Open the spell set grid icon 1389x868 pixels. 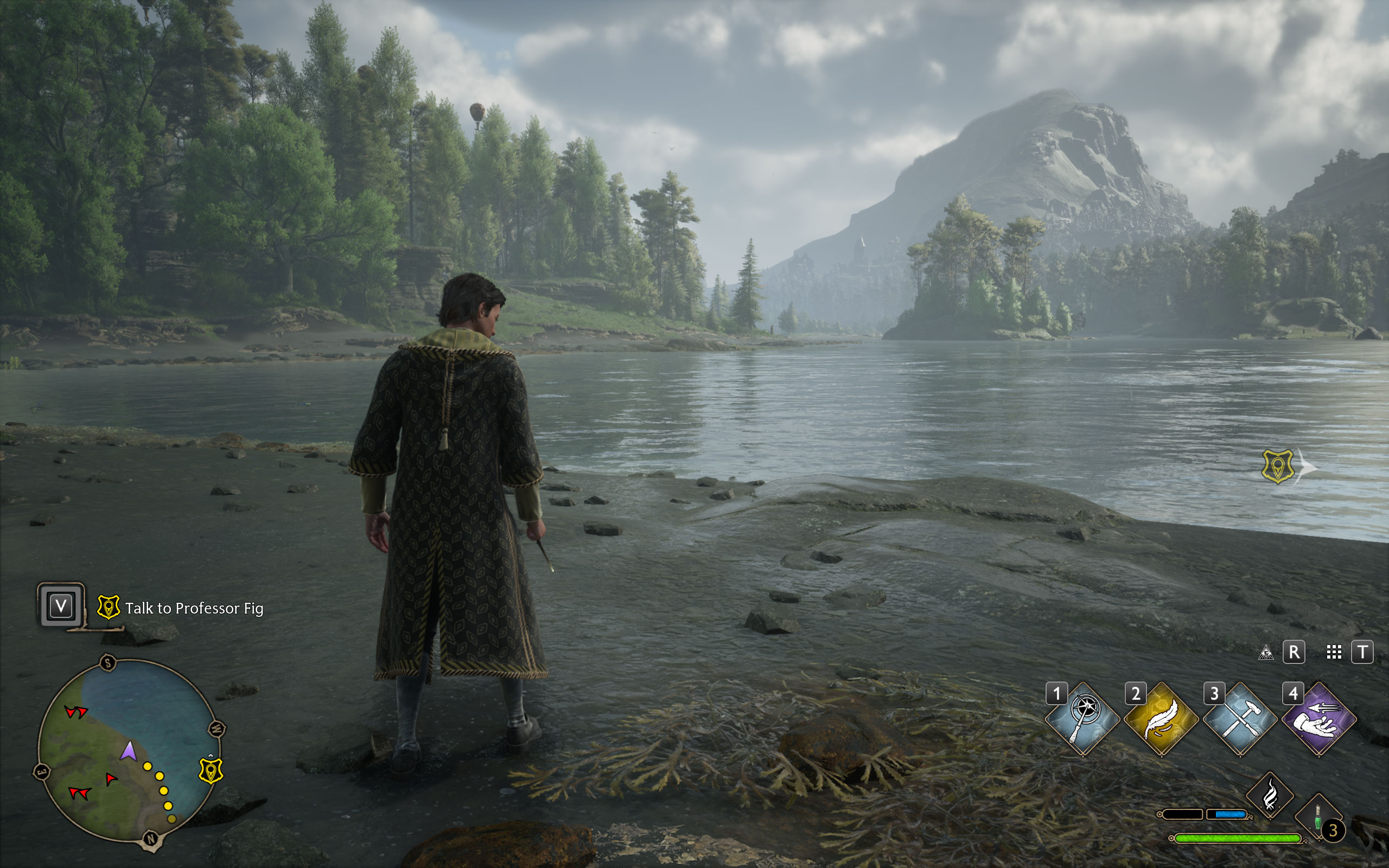click(x=1334, y=652)
